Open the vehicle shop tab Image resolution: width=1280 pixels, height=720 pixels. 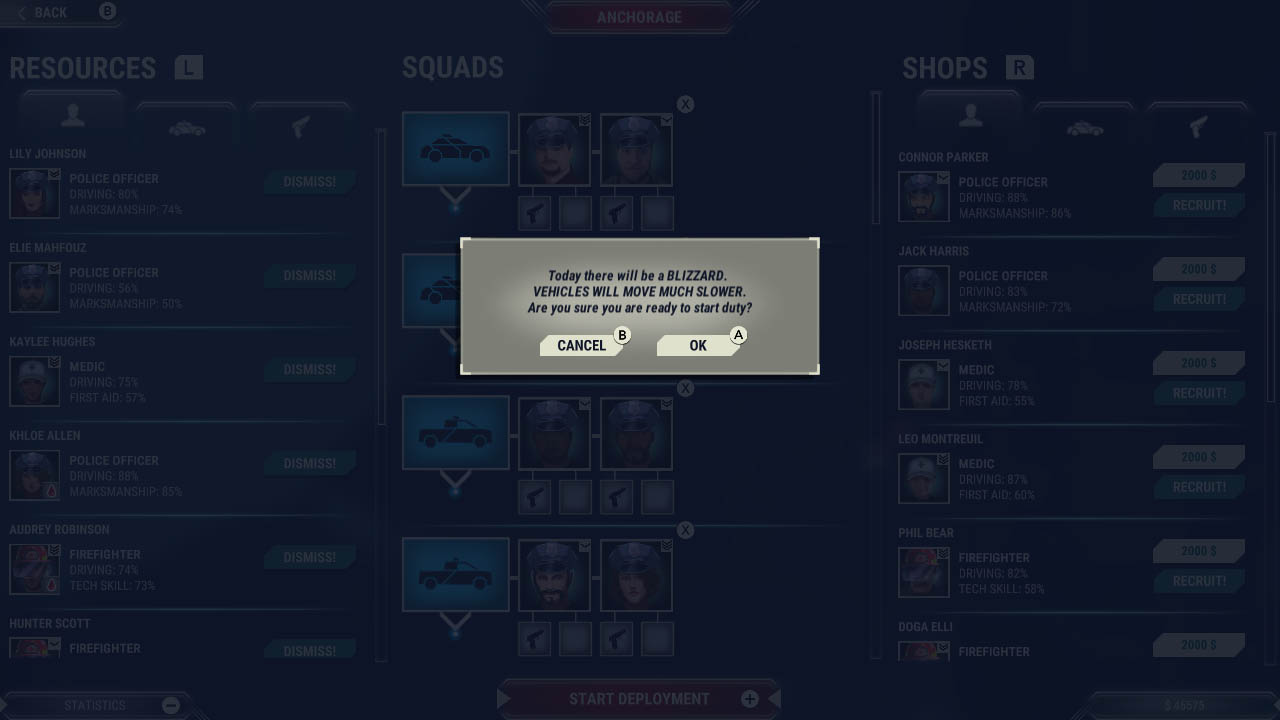[1086, 126]
